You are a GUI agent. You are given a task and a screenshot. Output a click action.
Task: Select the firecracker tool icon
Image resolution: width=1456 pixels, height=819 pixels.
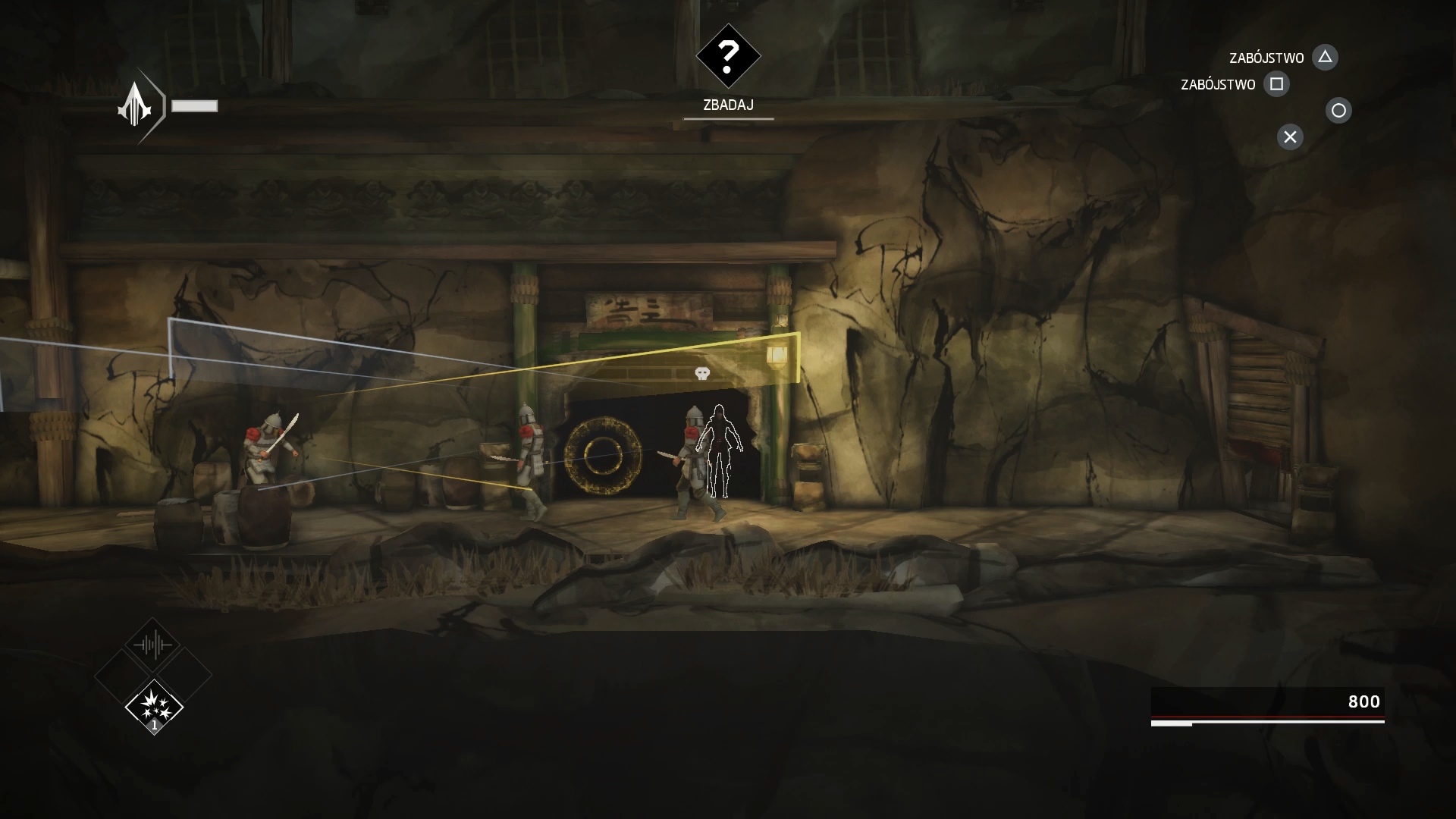pyautogui.click(x=154, y=705)
